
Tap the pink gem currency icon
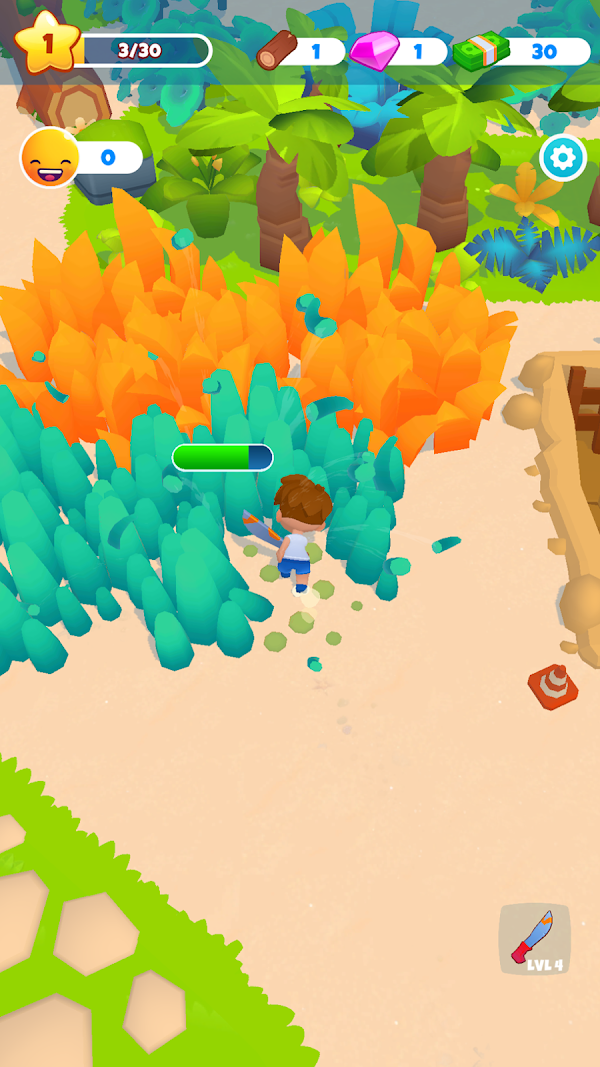375,50
